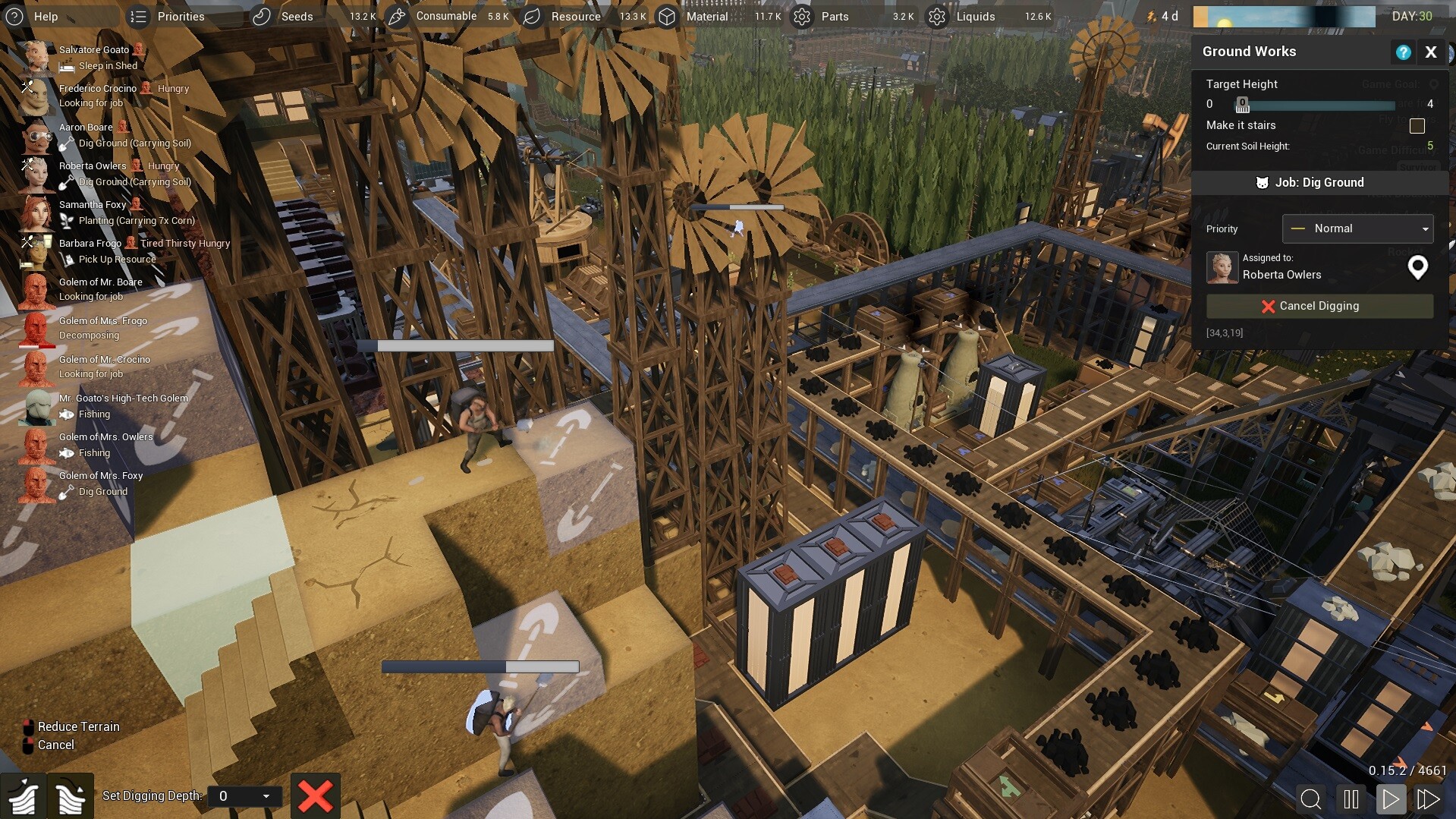Image resolution: width=1456 pixels, height=819 pixels.
Task: Open the Help menu
Action: pos(33,16)
